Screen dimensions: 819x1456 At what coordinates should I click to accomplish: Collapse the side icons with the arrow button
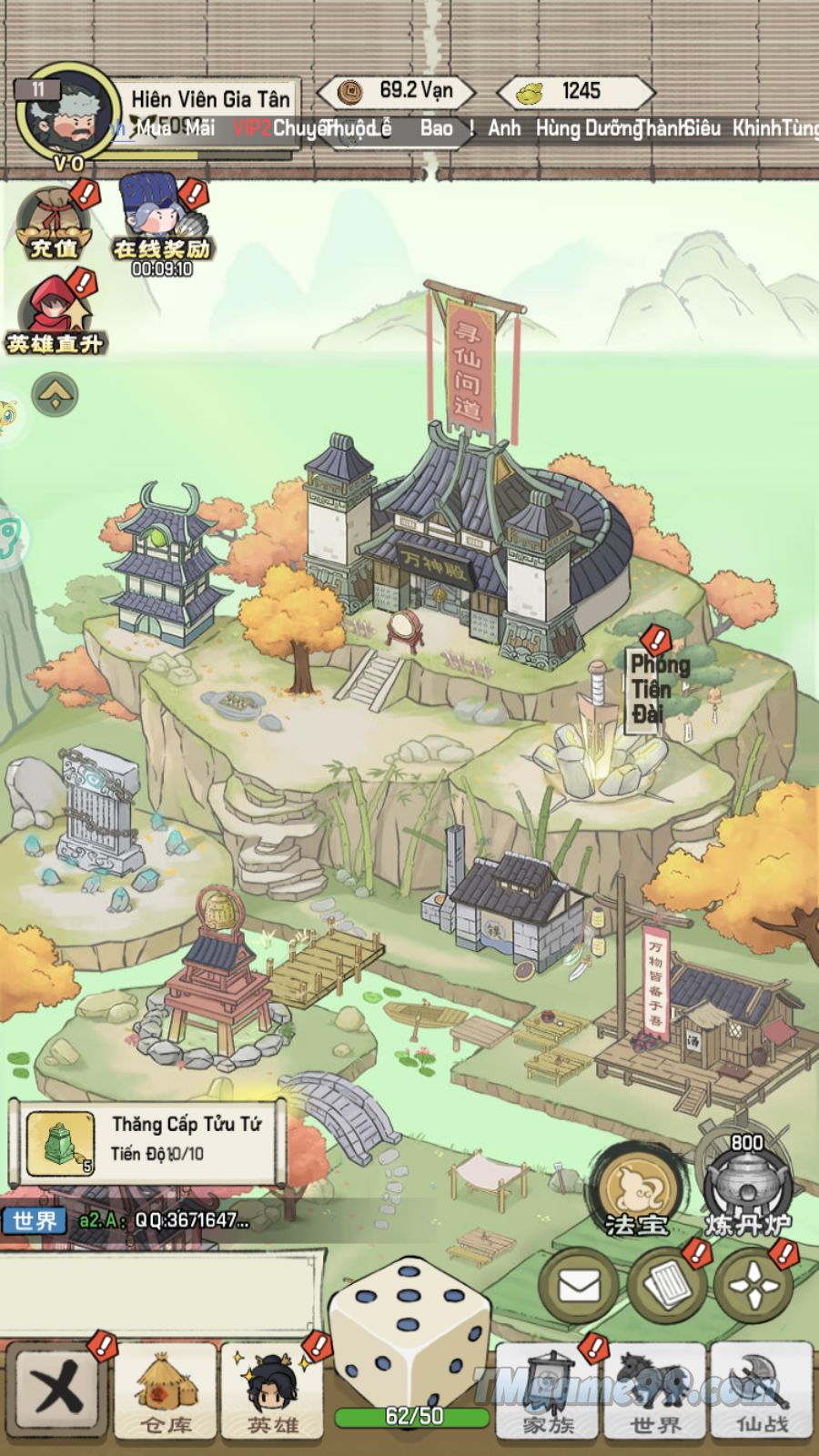pyautogui.click(x=55, y=395)
